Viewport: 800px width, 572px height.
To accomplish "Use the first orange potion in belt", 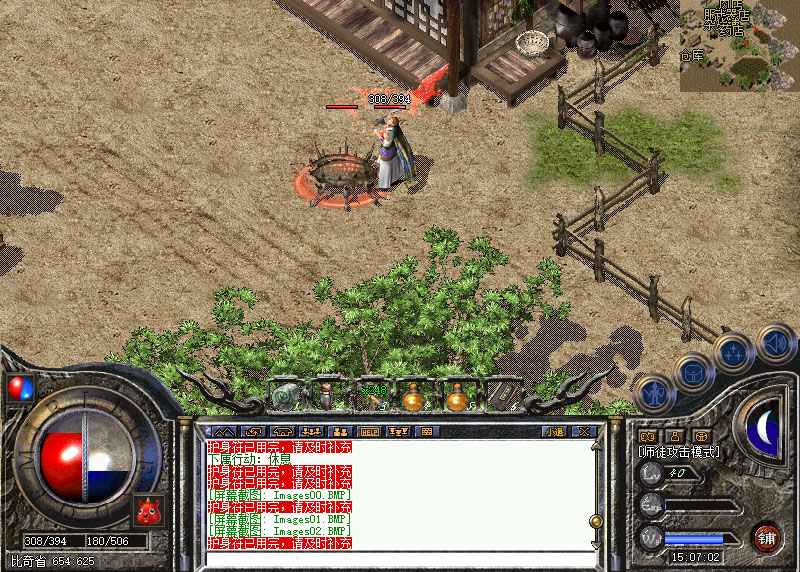I will pyautogui.click(x=414, y=397).
